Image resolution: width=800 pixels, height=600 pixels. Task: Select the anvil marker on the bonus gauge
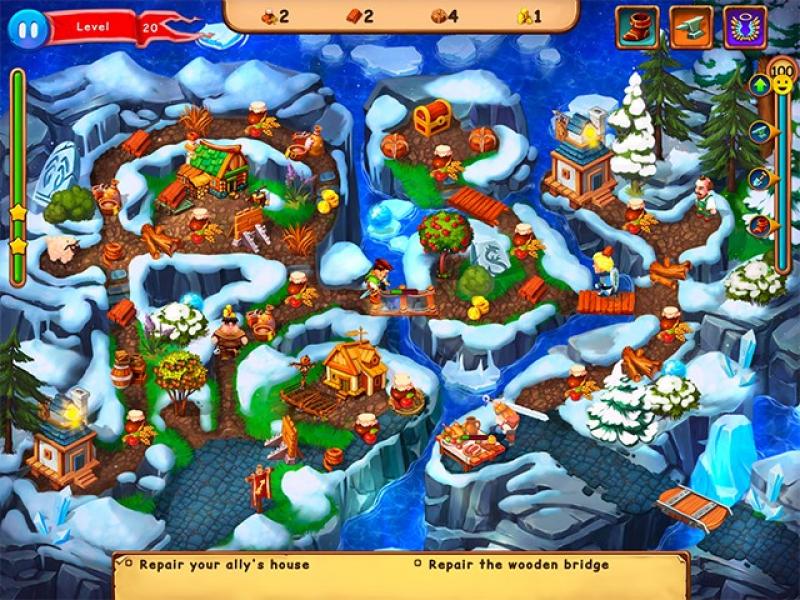point(761,131)
